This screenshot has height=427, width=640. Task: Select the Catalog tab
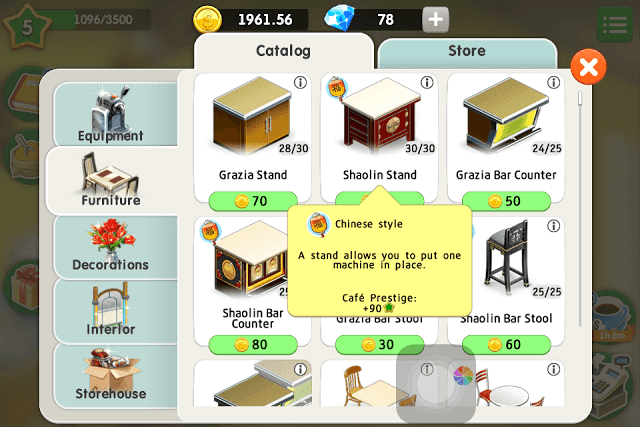283,51
